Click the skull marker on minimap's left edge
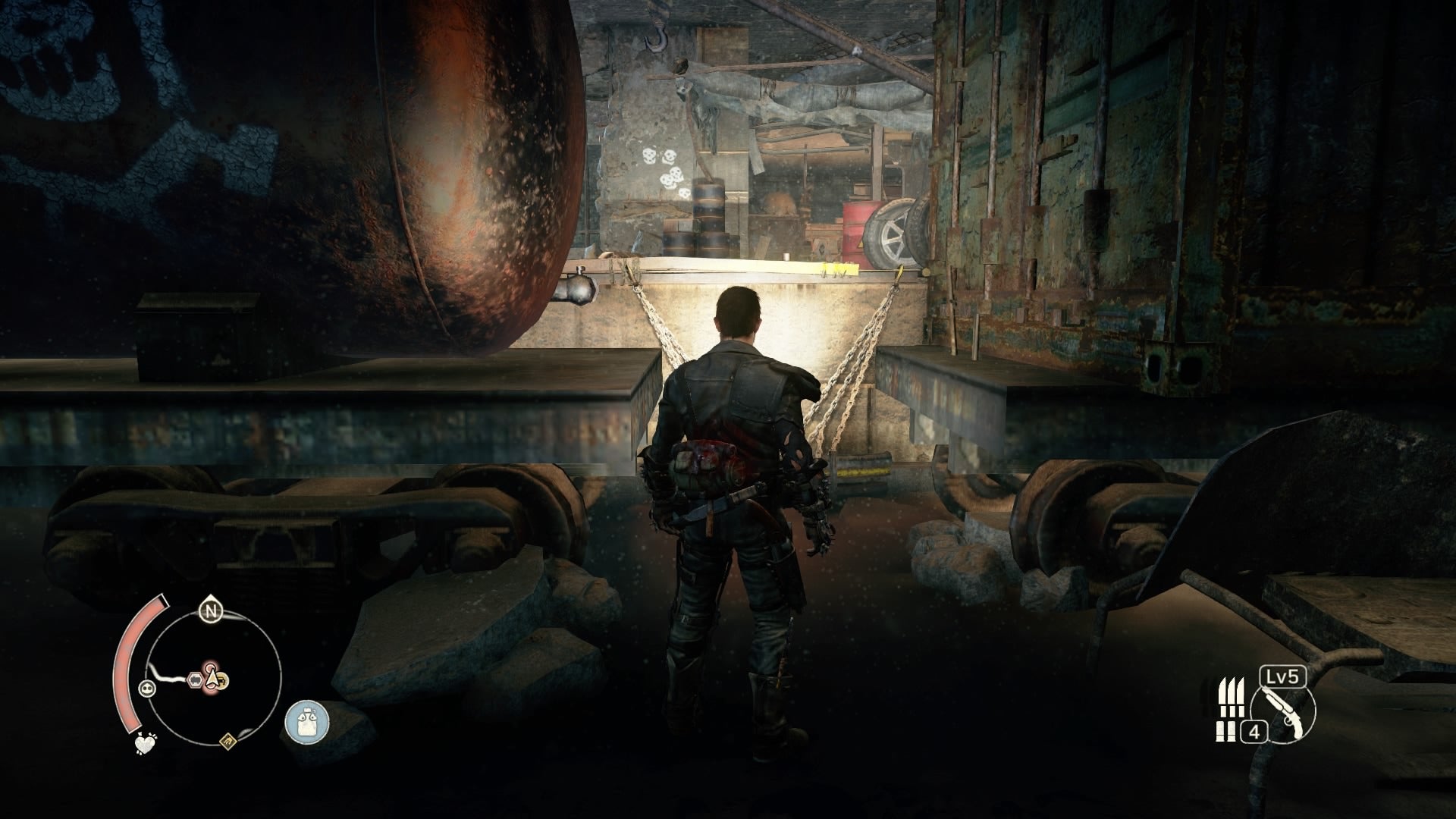The height and width of the screenshot is (819, 1456). click(x=147, y=689)
